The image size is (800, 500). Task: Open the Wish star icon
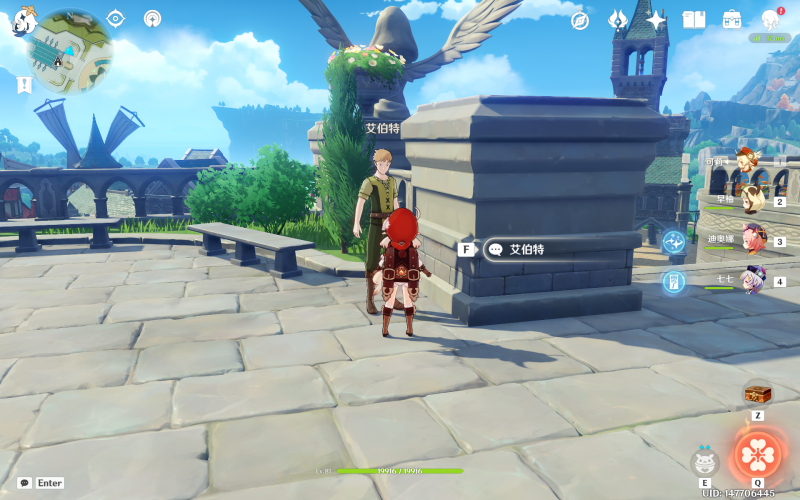click(656, 20)
